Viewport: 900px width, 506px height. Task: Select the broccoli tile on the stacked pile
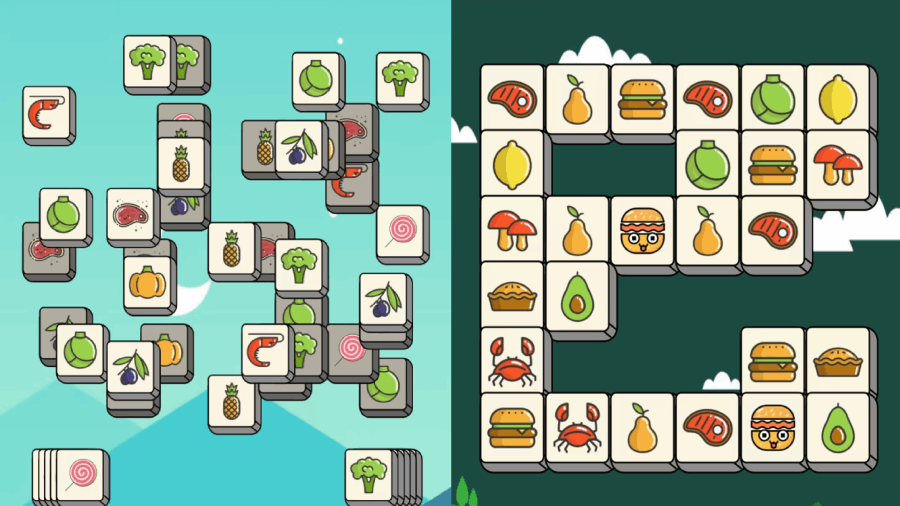(x=368, y=475)
